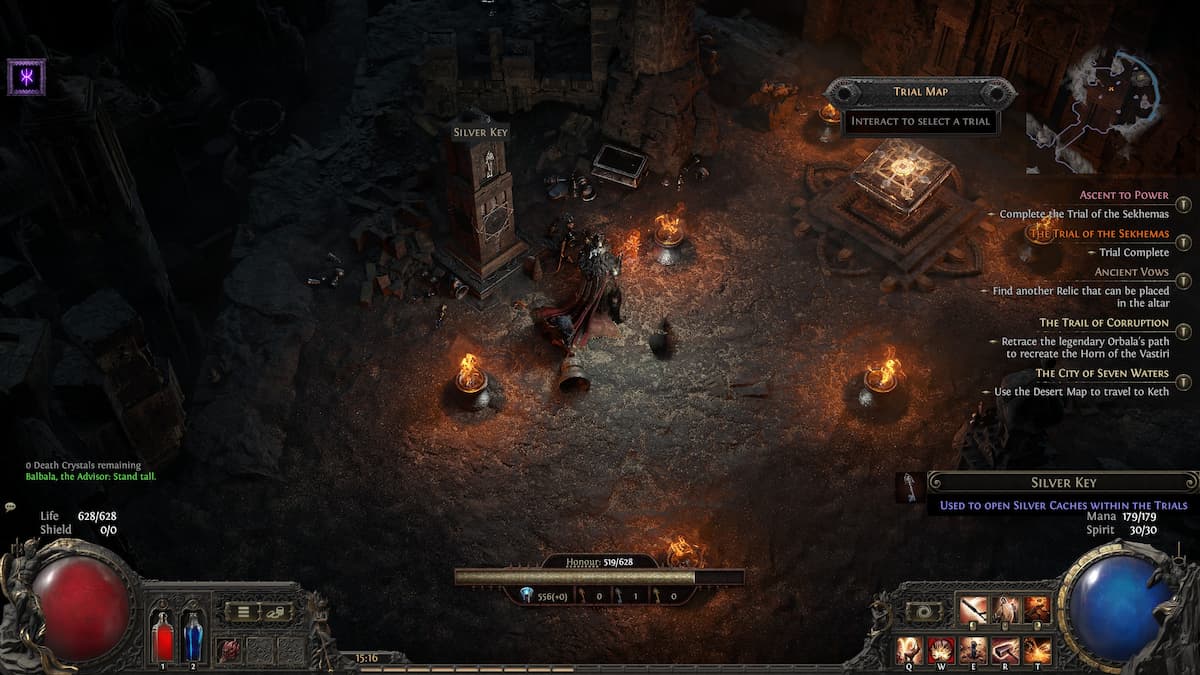The height and width of the screenshot is (675, 1200).
Task: Activate the T fiery explosion skill
Action: pyautogui.click(x=1037, y=651)
